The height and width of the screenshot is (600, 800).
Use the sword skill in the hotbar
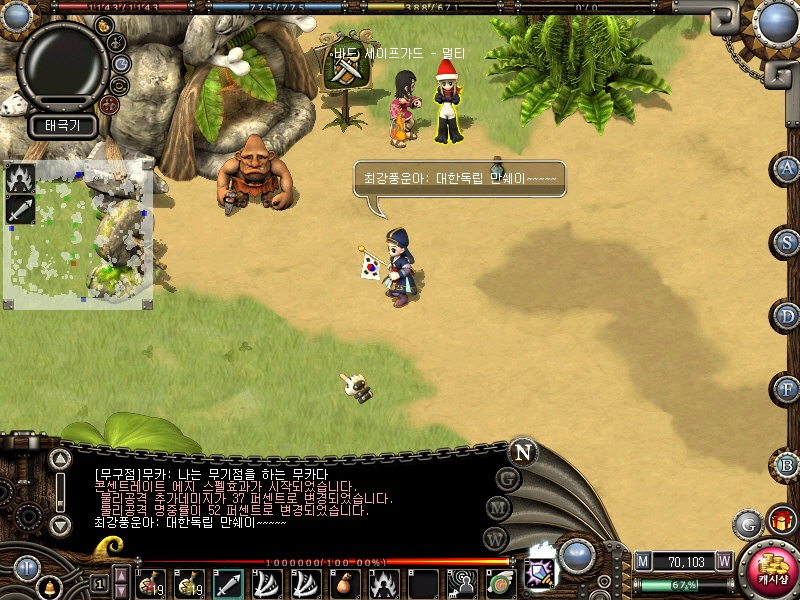[x=228, y=583]
